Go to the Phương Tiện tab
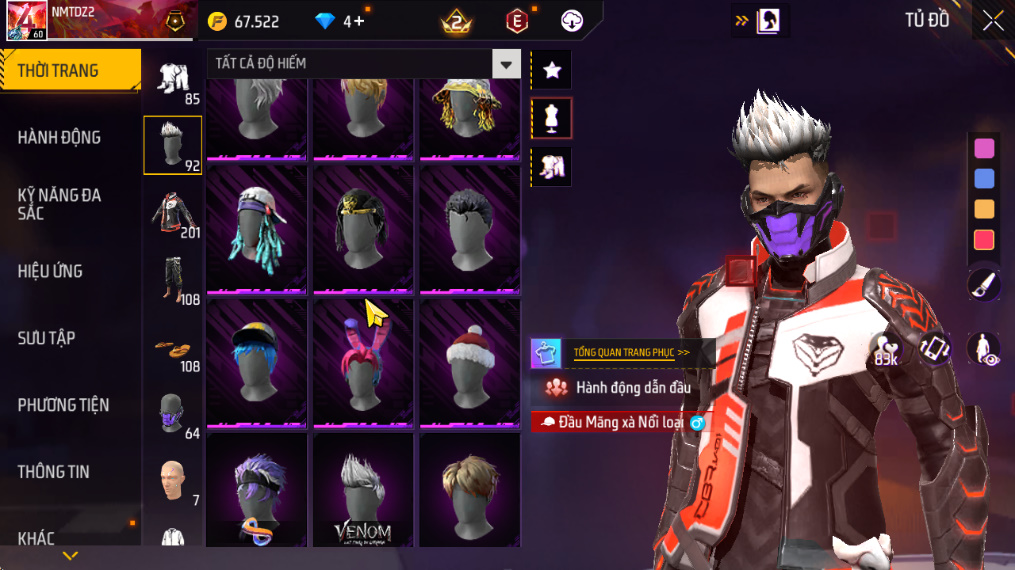Screen dimensions: 1015x570 point(63,405)
